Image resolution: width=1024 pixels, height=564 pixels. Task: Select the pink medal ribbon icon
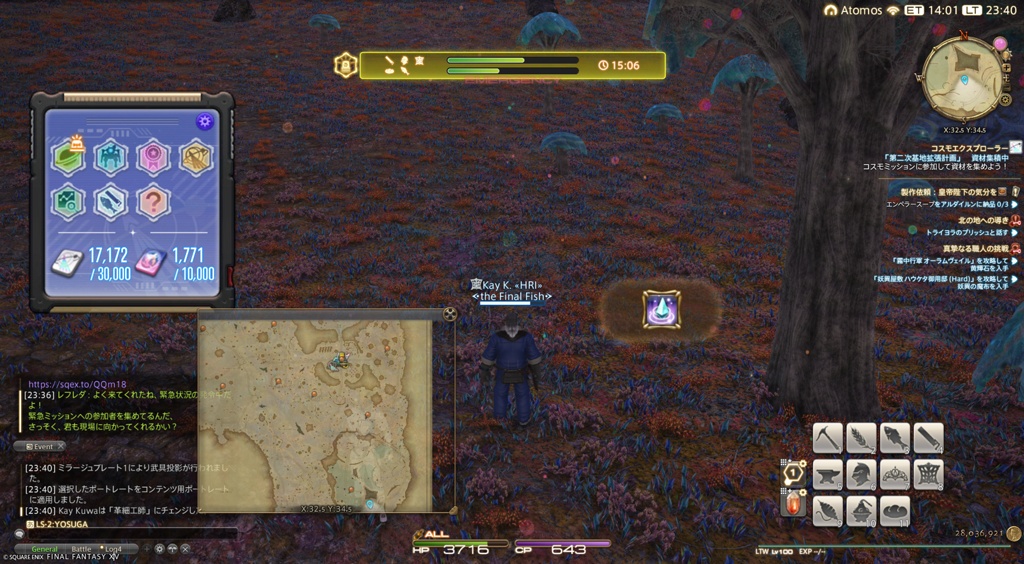pos(153,156)
